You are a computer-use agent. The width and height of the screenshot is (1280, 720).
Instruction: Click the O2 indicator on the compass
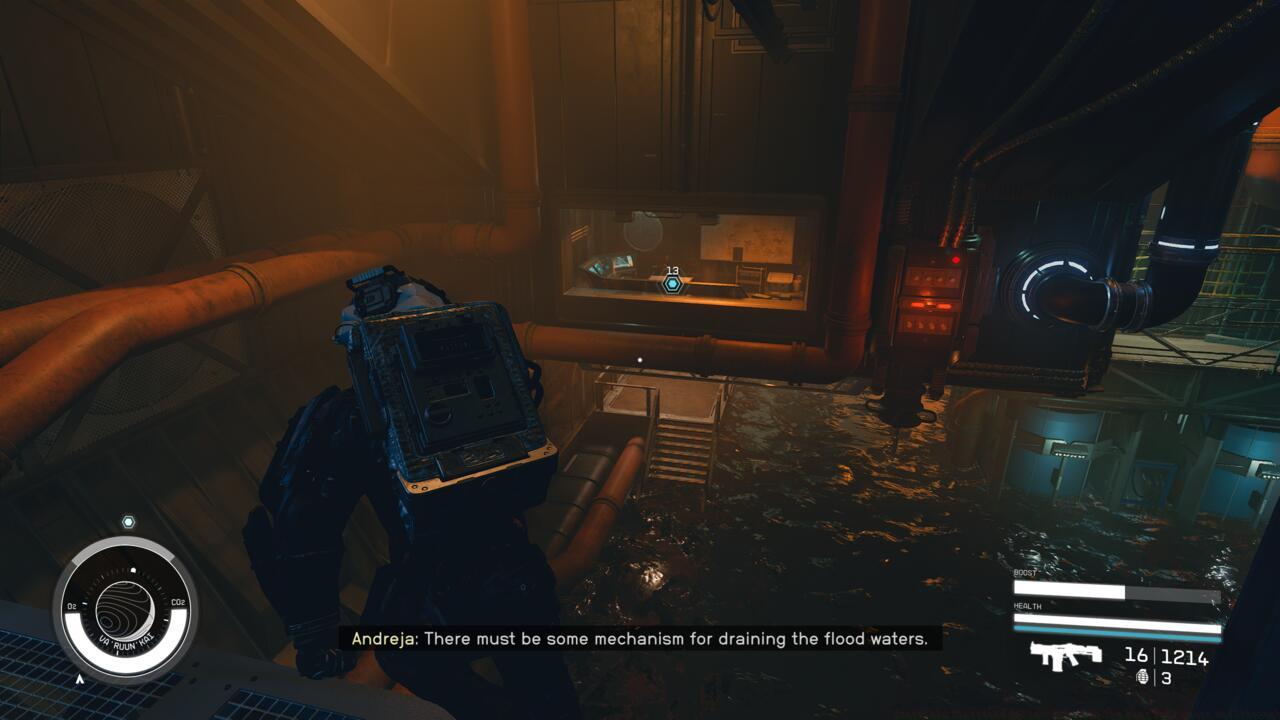71,605
